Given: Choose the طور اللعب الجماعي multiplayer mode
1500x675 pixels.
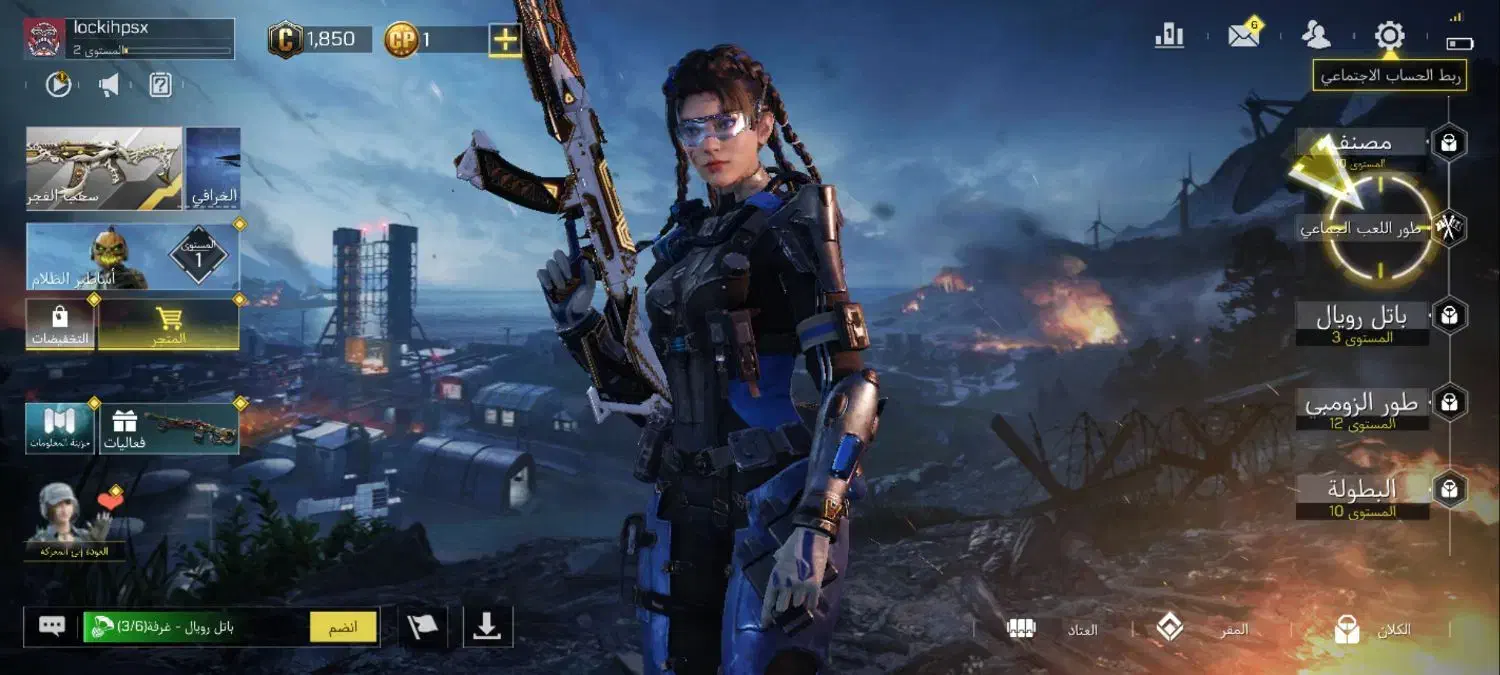Looking at the screenshot, I should coord(1361,229).
